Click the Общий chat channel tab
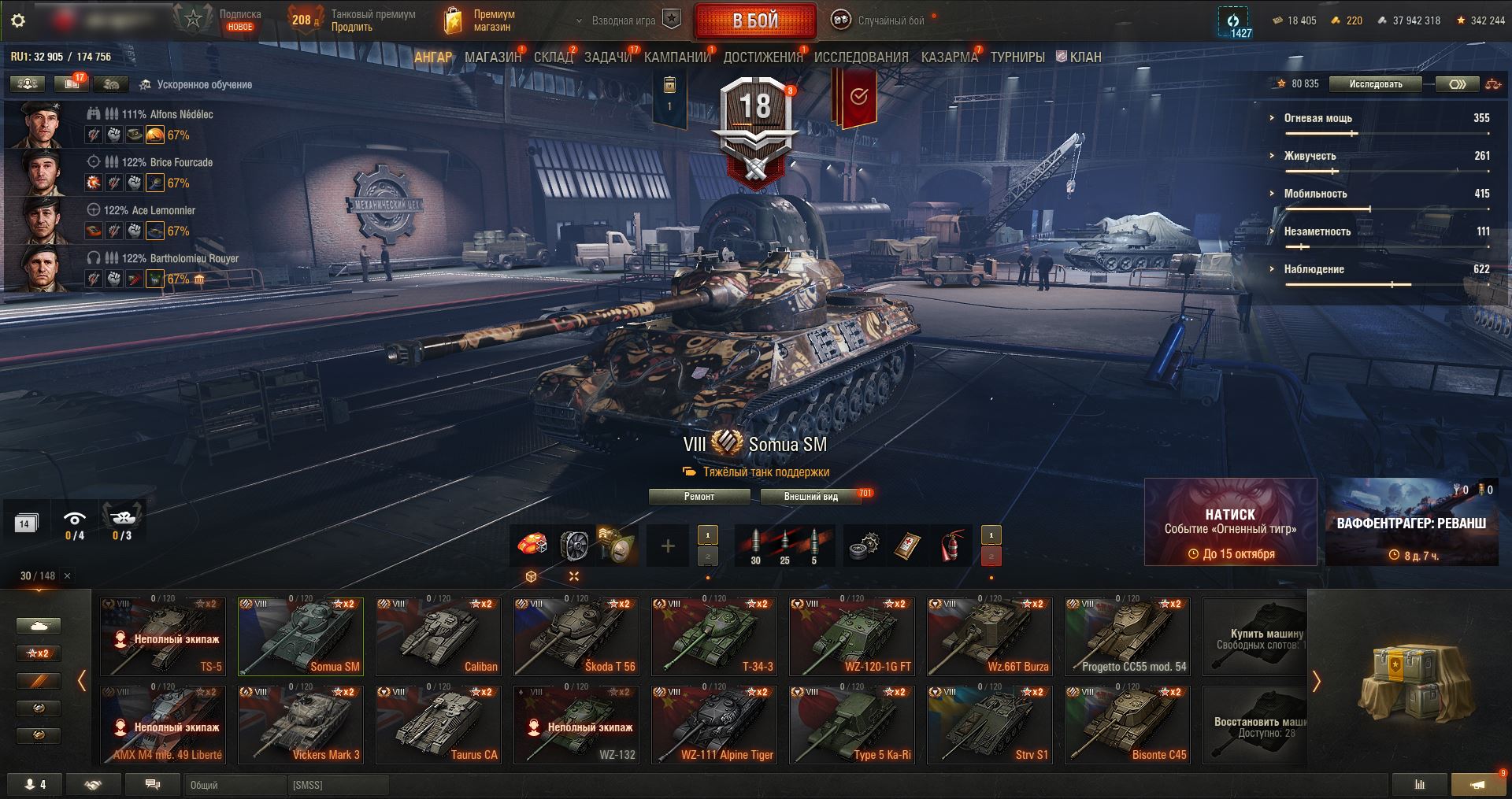The height and width of the screenshot is (799, 1512). (235, 785)
